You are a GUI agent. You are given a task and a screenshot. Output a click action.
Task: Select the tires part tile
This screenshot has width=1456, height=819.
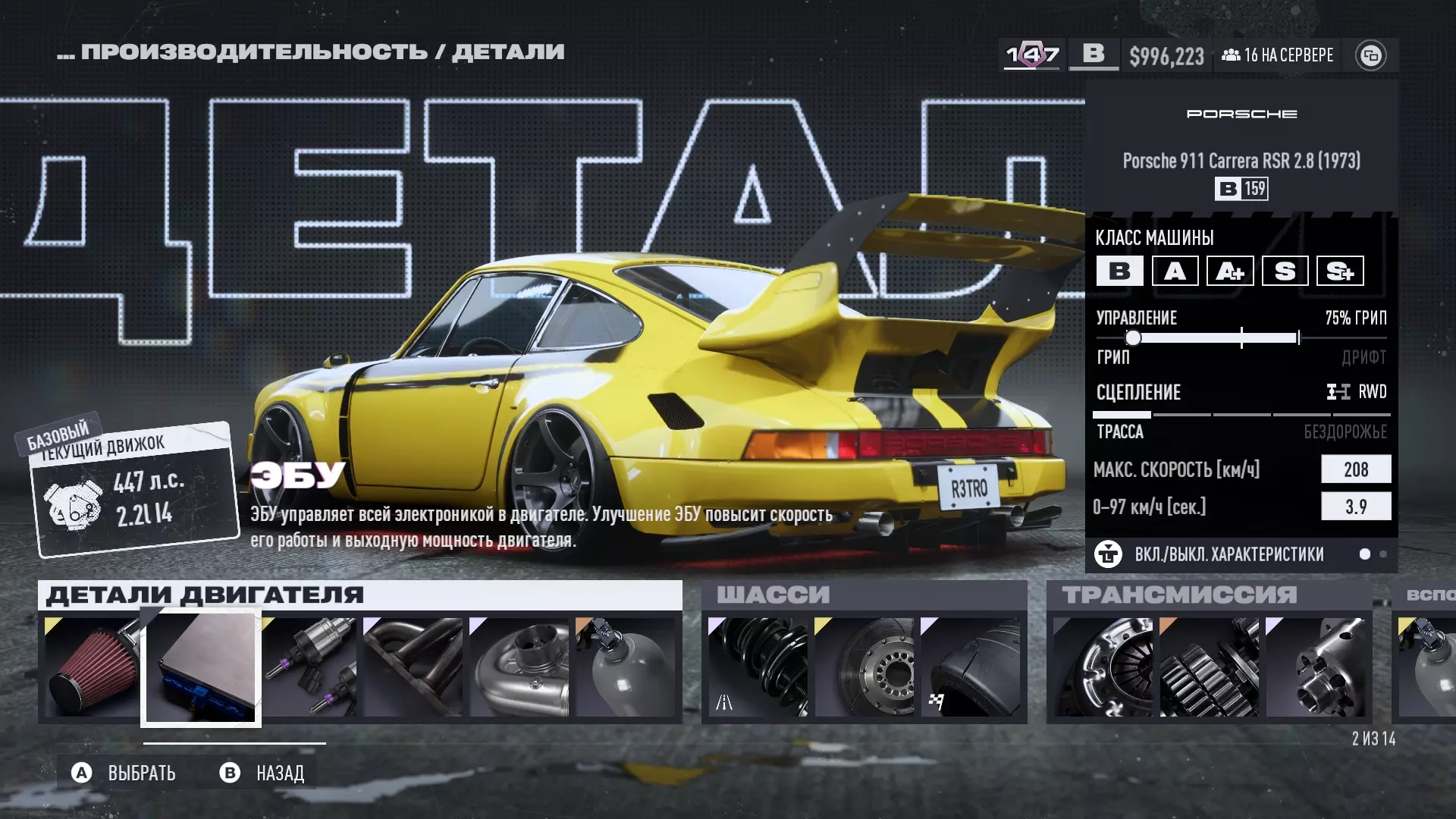pos(971,667)
